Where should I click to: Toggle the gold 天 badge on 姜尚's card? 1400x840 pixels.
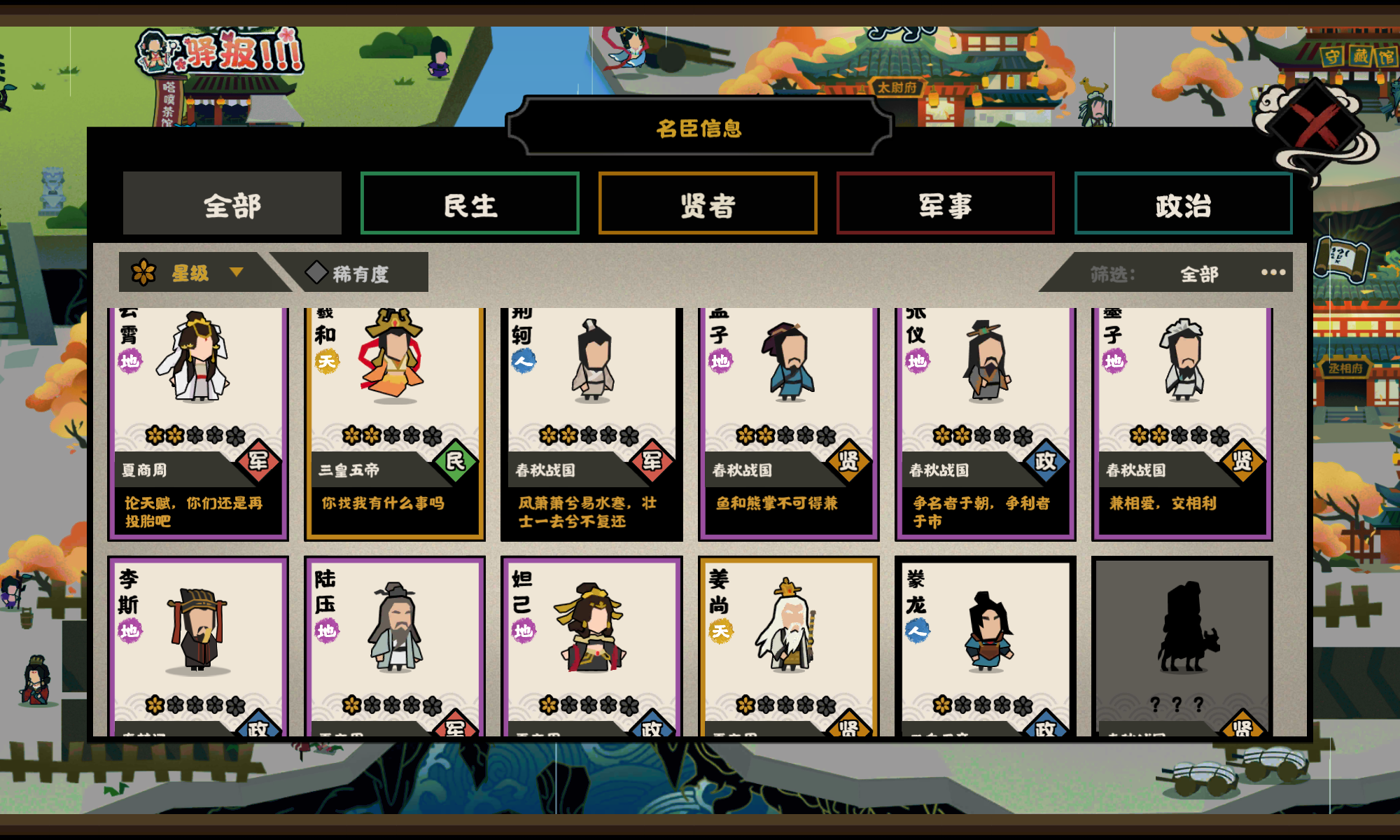tap(722, 629)
